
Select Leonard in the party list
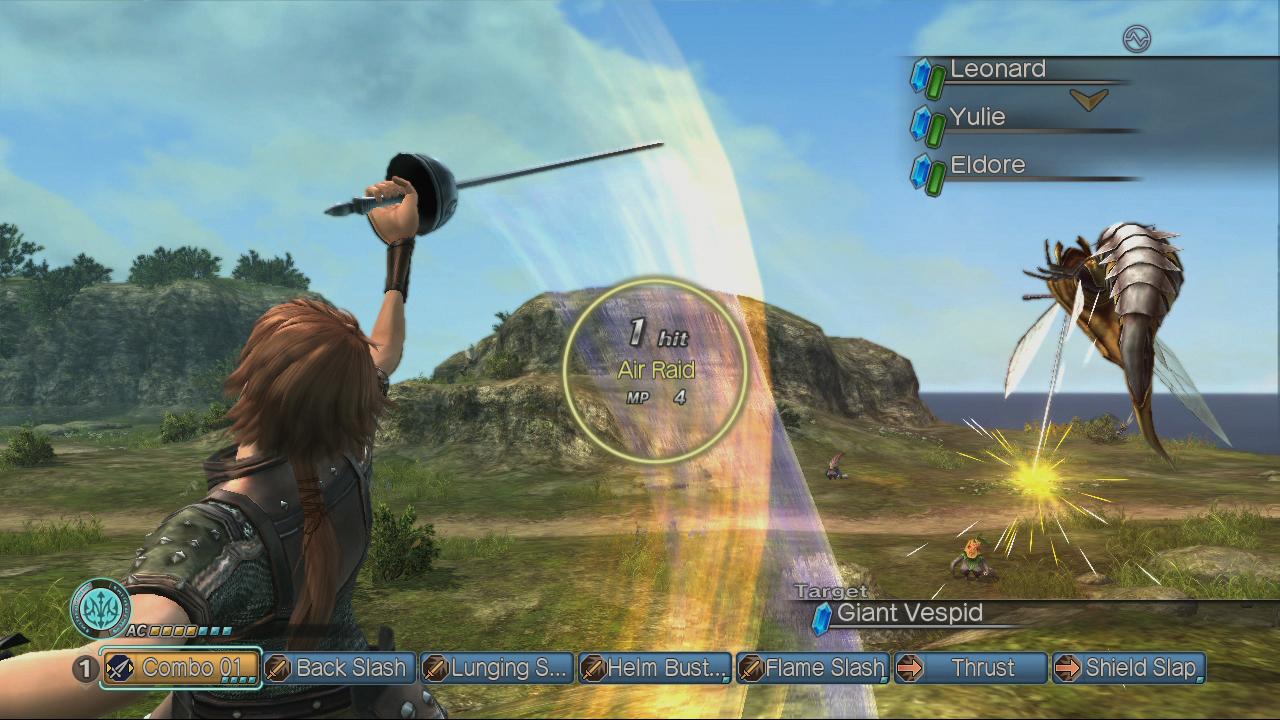pyautogui.click(x=997, y=70)
